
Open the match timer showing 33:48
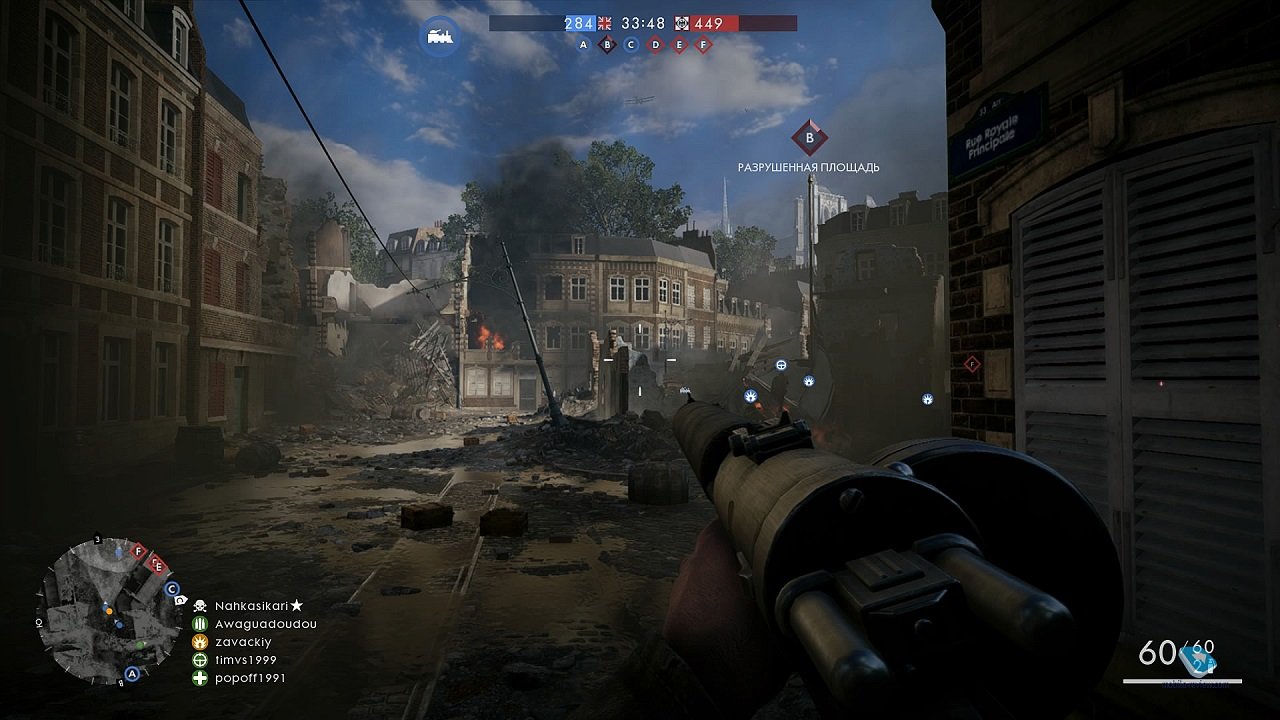point(643,23)
